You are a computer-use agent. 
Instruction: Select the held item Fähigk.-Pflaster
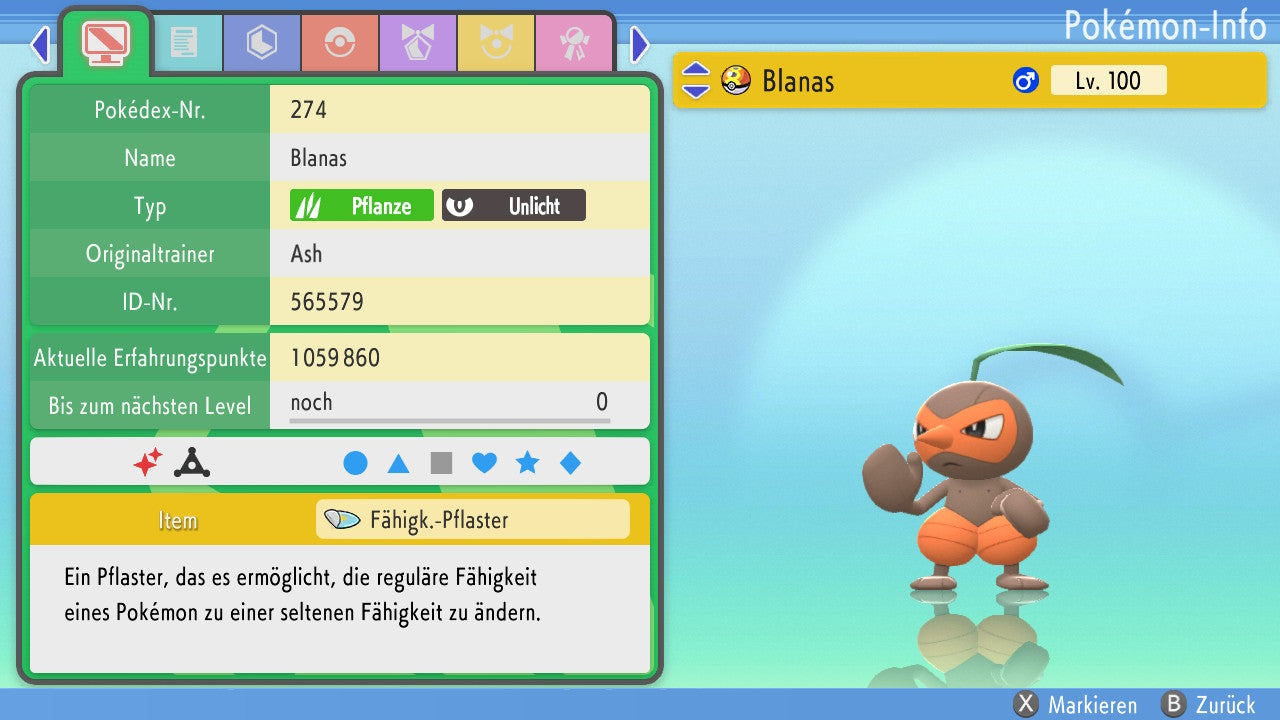[x=472, y=520]
